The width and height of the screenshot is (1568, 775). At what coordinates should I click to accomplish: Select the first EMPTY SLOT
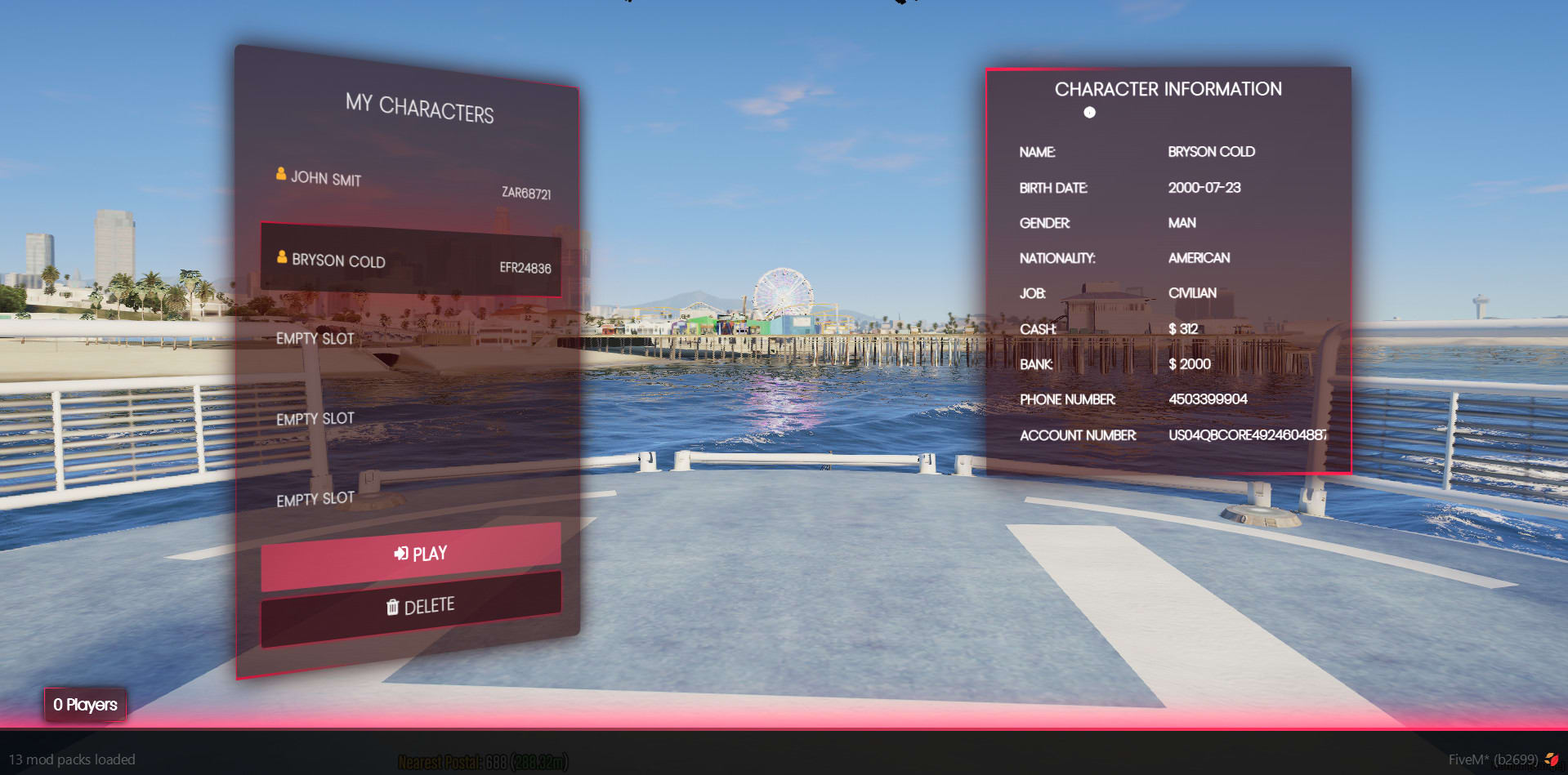(x=315, y=338)
